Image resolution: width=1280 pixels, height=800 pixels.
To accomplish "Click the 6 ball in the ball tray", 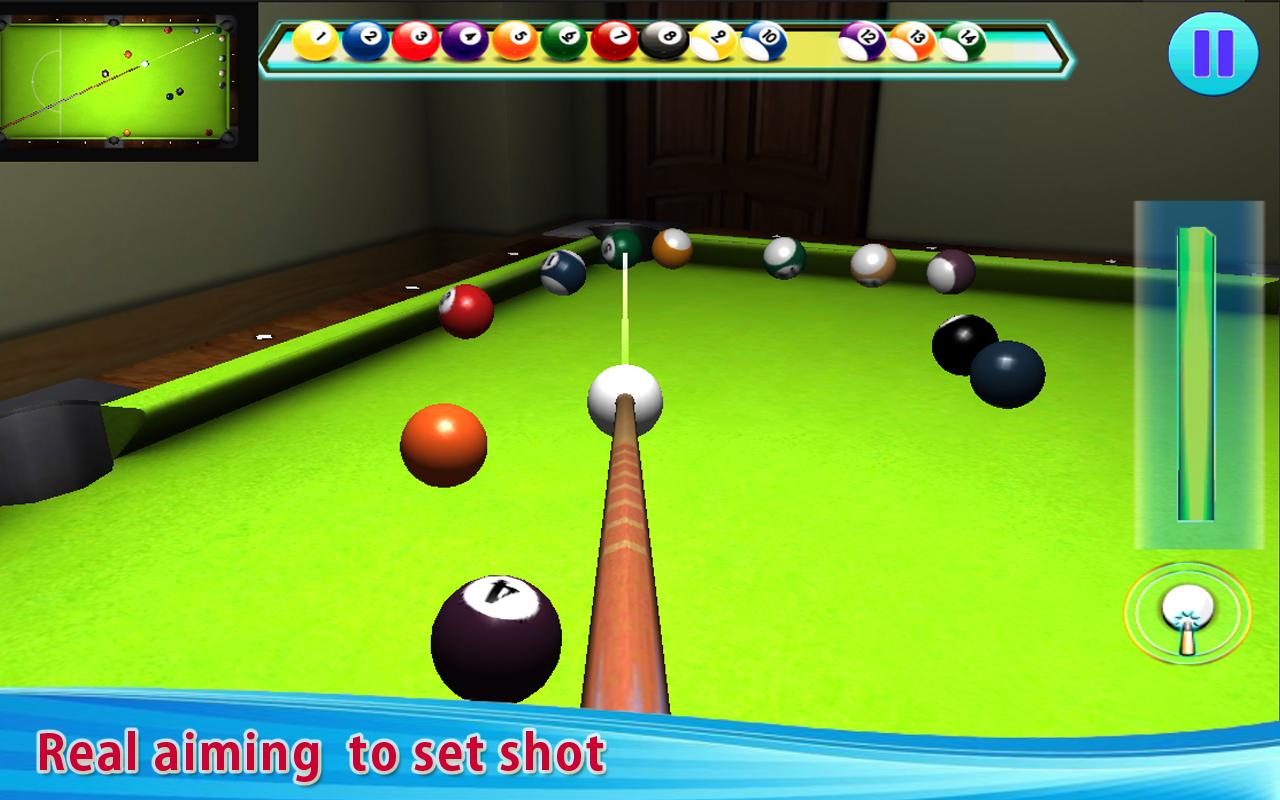I will coord(564,42).
